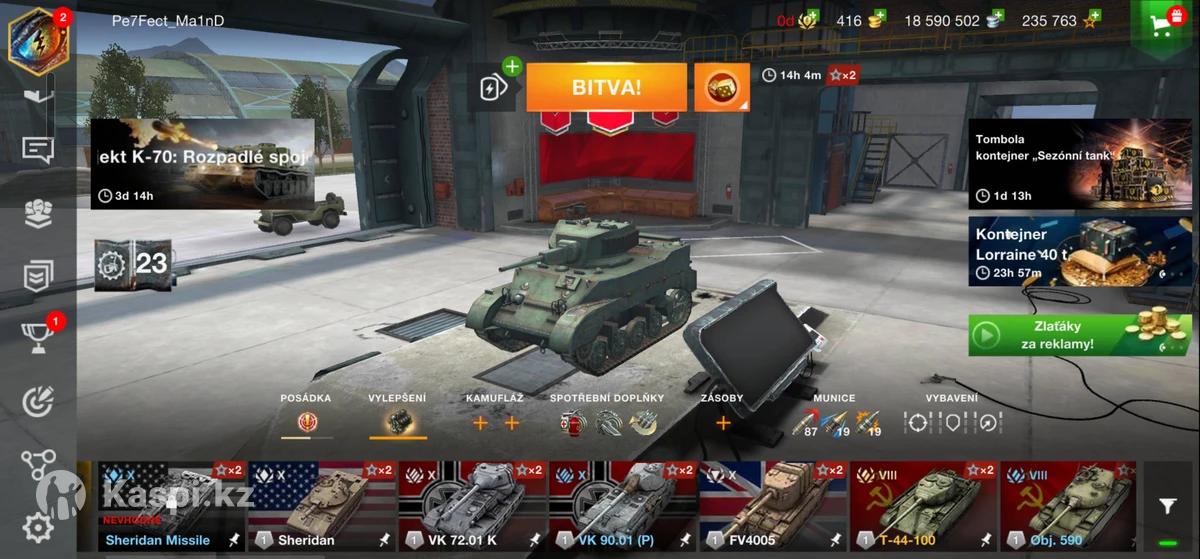Select the Obj. 590 tank
This screenshot has width=1200, height=559.
1068,506
